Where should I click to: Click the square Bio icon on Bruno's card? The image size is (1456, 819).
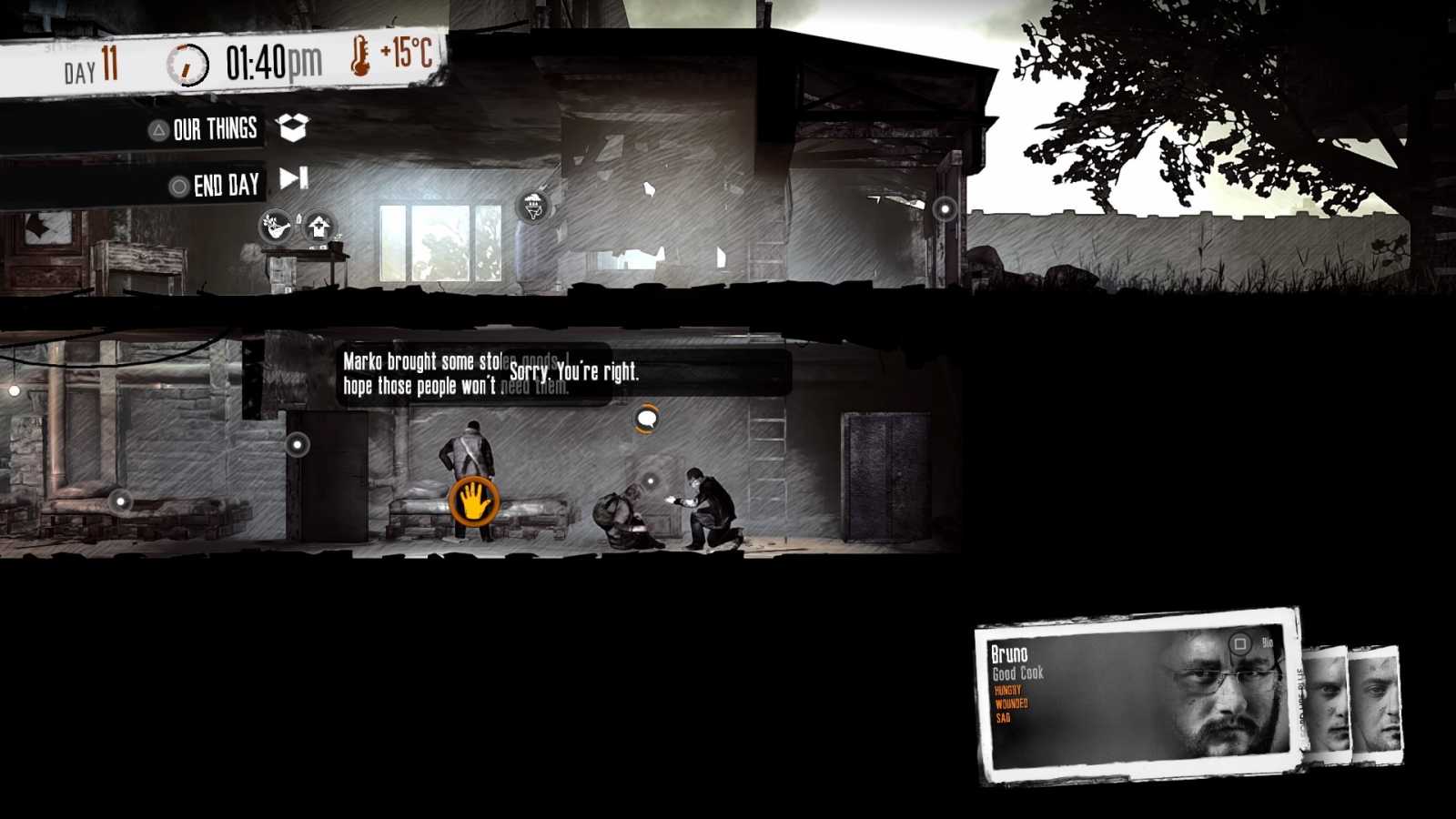tap(1239, 642)
